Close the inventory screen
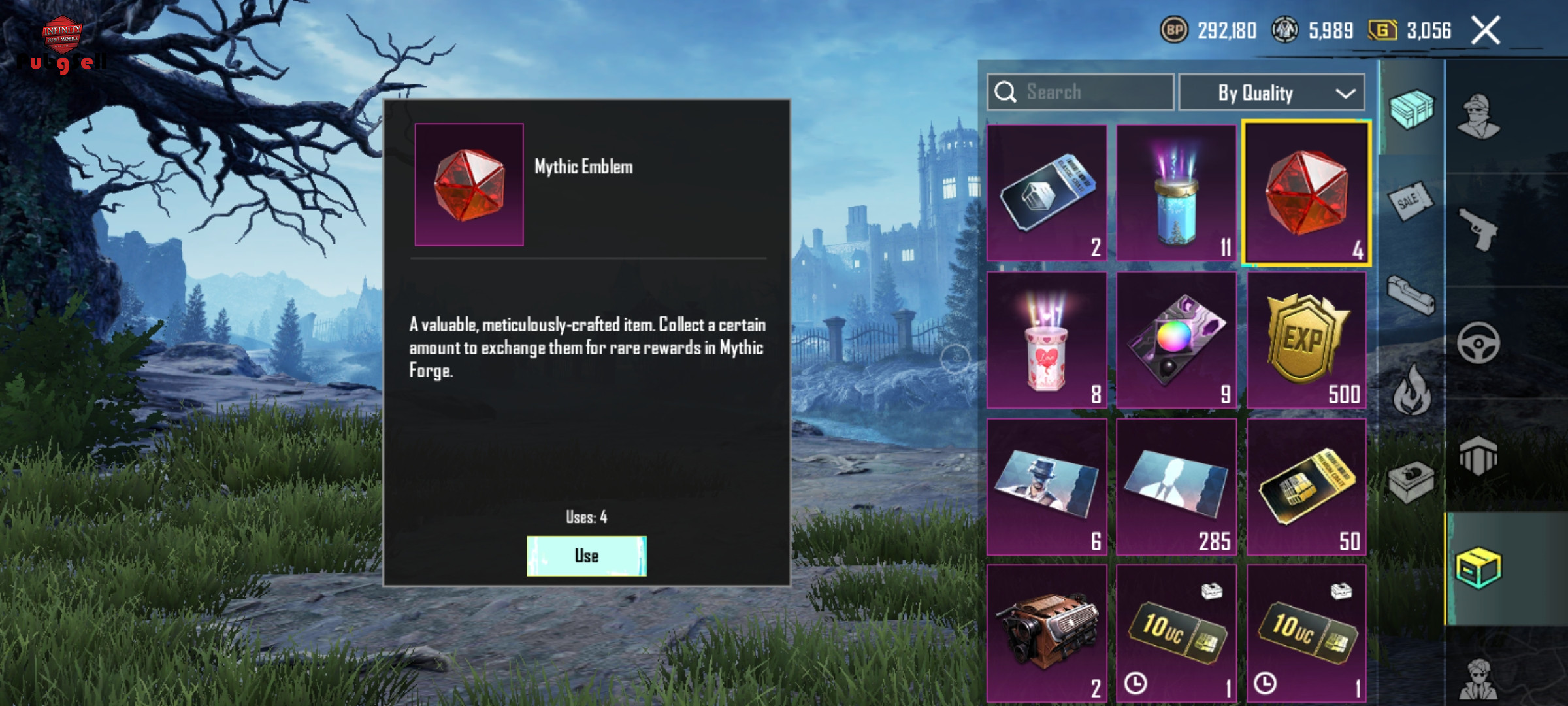 (1485, 31)
